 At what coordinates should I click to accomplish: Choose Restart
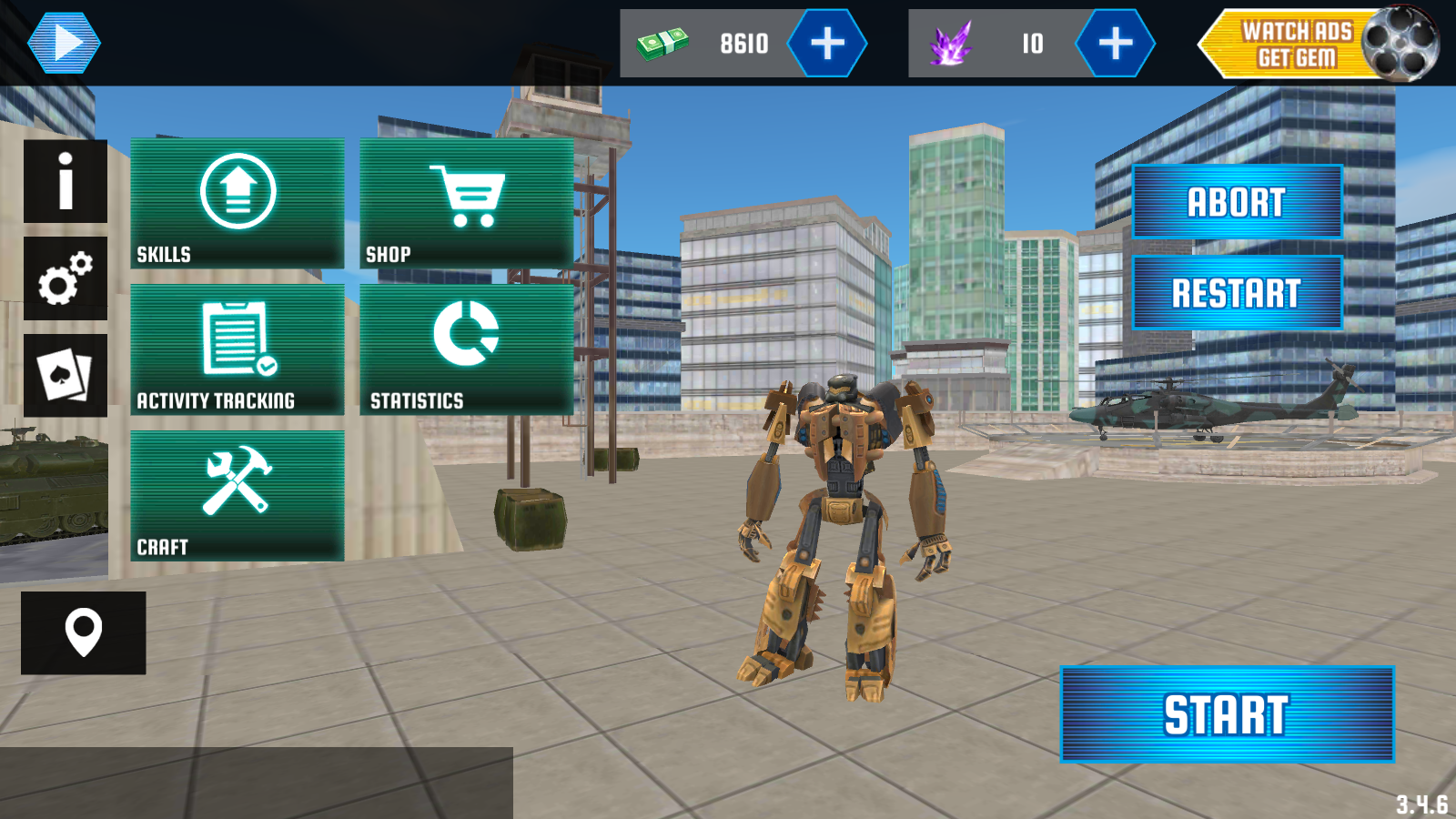coord(1237,293)
